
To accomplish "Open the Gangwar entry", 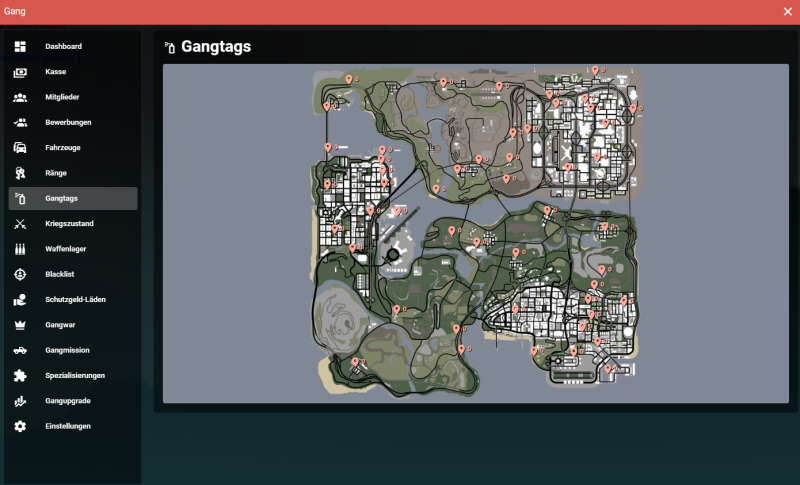I will click(x=60, y=325).
